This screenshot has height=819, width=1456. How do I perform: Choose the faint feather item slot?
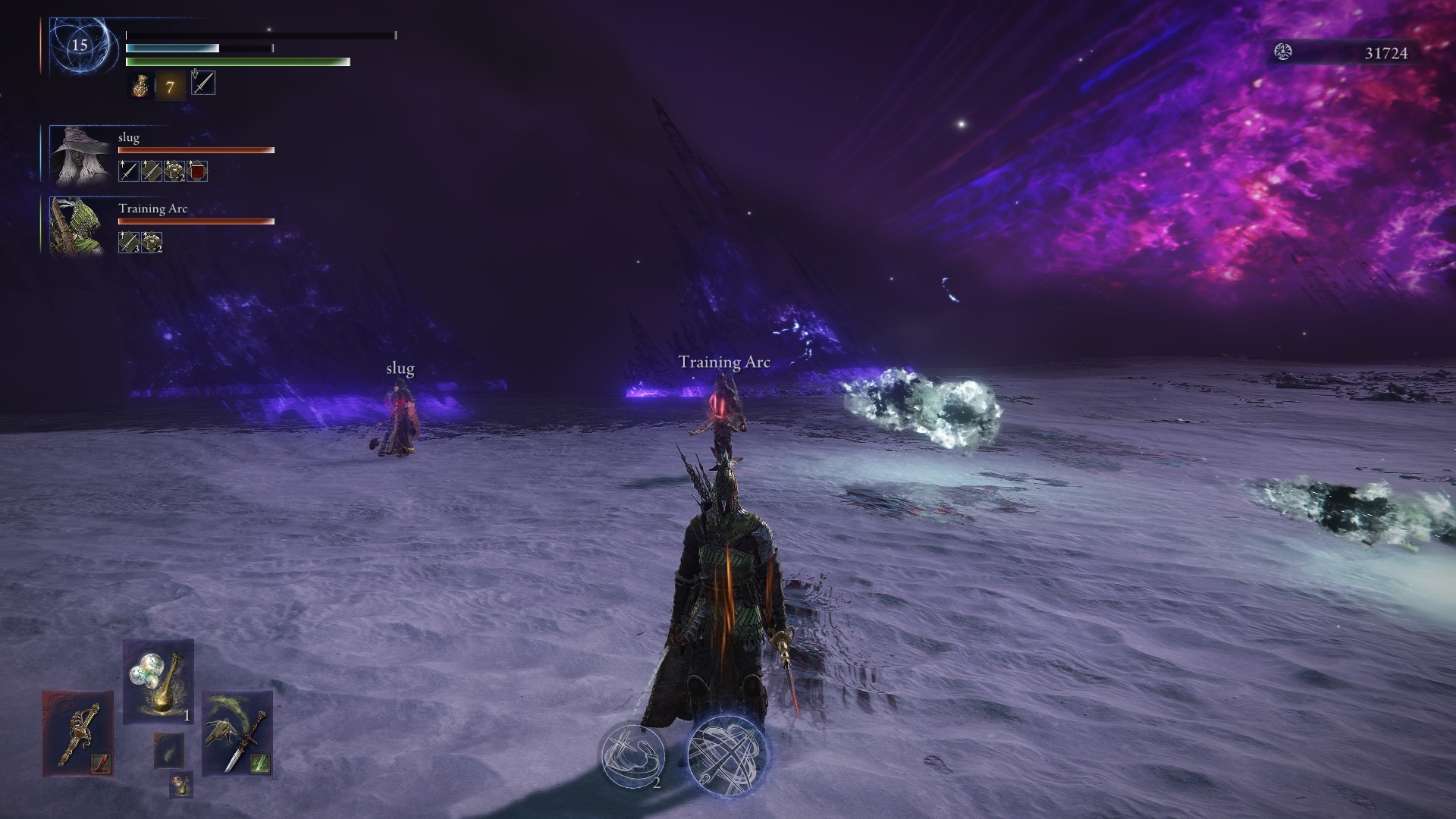(x=168, y=750)
